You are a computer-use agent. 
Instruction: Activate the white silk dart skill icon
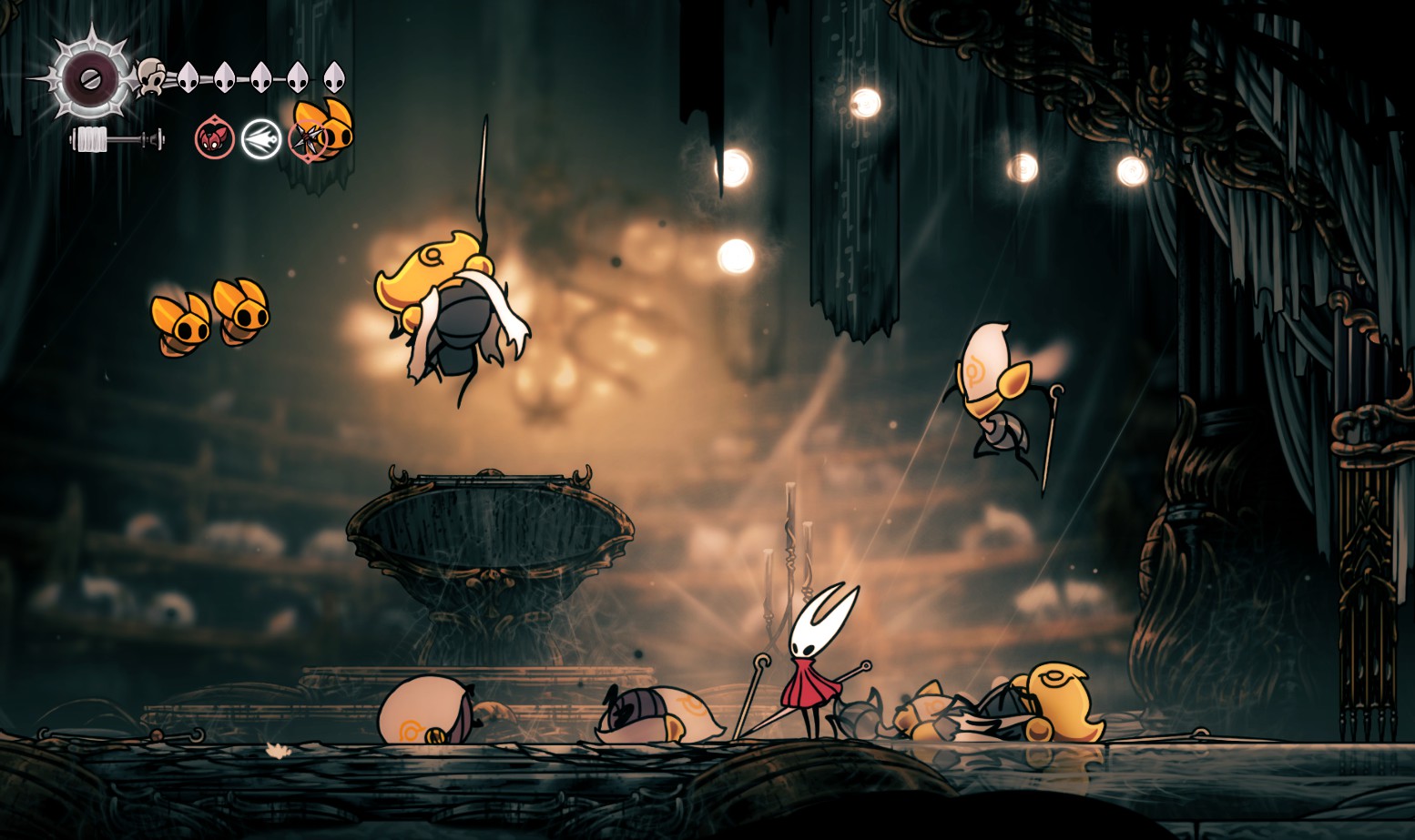tap(261, 139)
